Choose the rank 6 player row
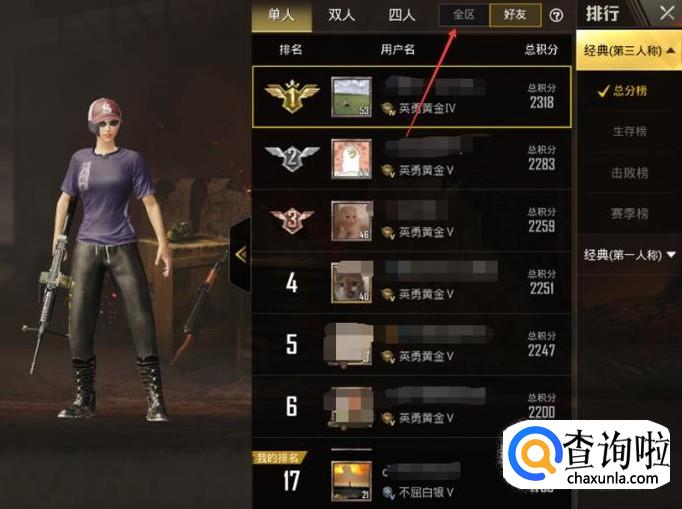682x509 pixels. coord(412,406)
